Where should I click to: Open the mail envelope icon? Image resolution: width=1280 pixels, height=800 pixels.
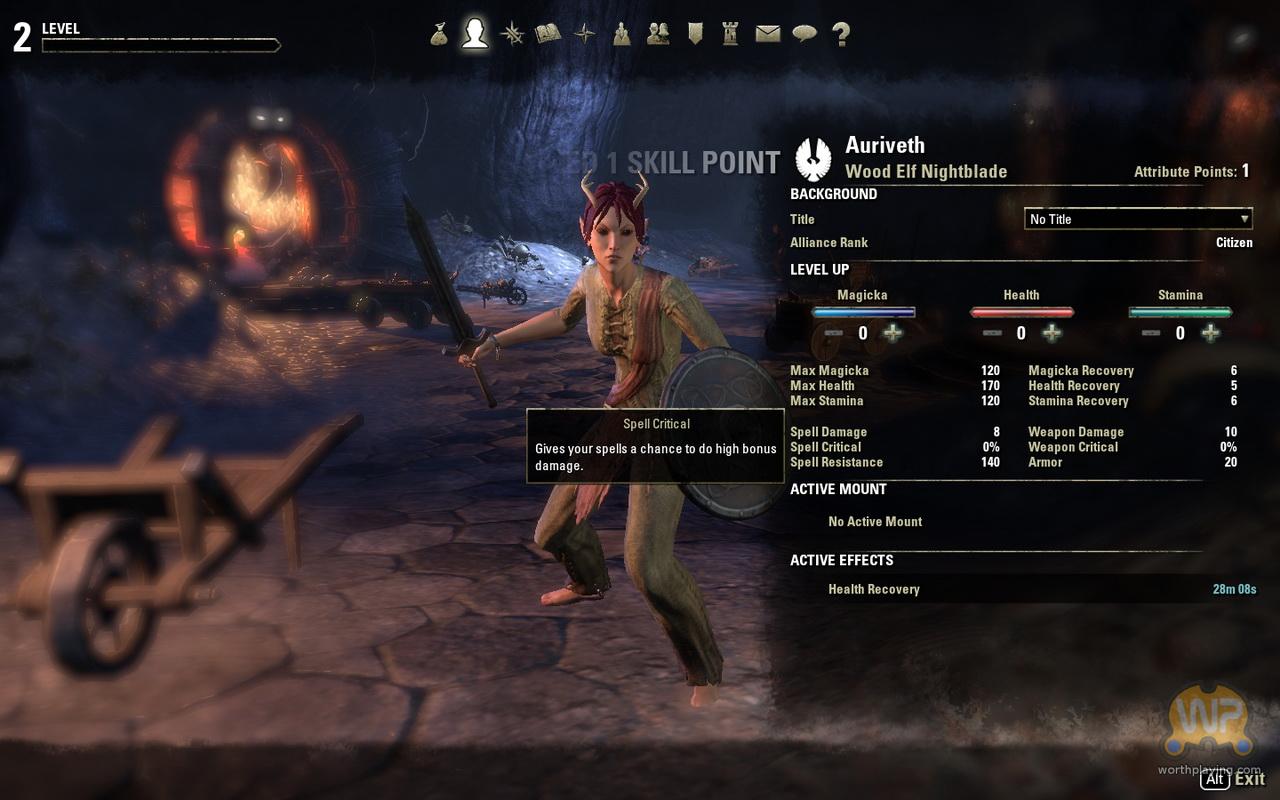click(767, 34)
